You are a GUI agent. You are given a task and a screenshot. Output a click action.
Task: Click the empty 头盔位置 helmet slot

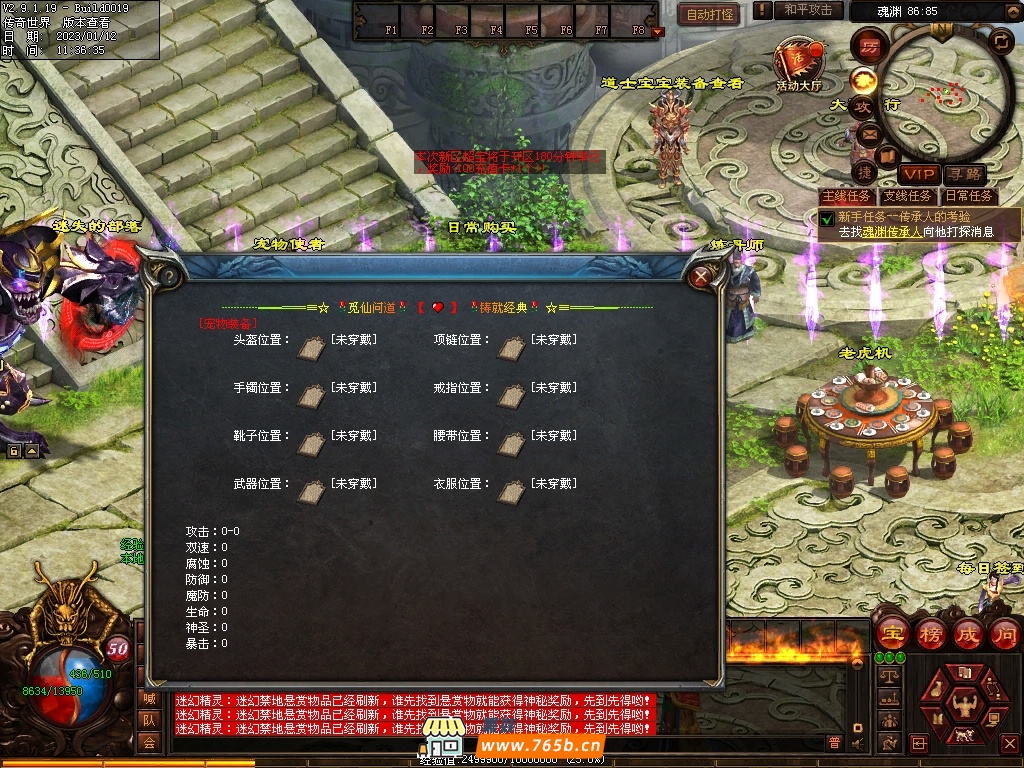pos(311,343)
